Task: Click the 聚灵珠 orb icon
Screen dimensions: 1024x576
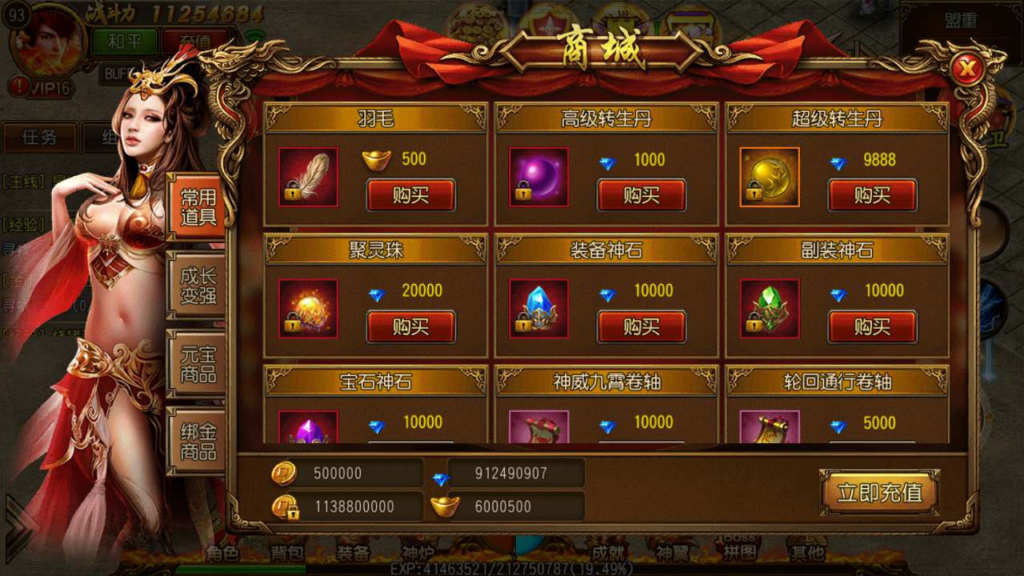Action: (x=307, y=309)
